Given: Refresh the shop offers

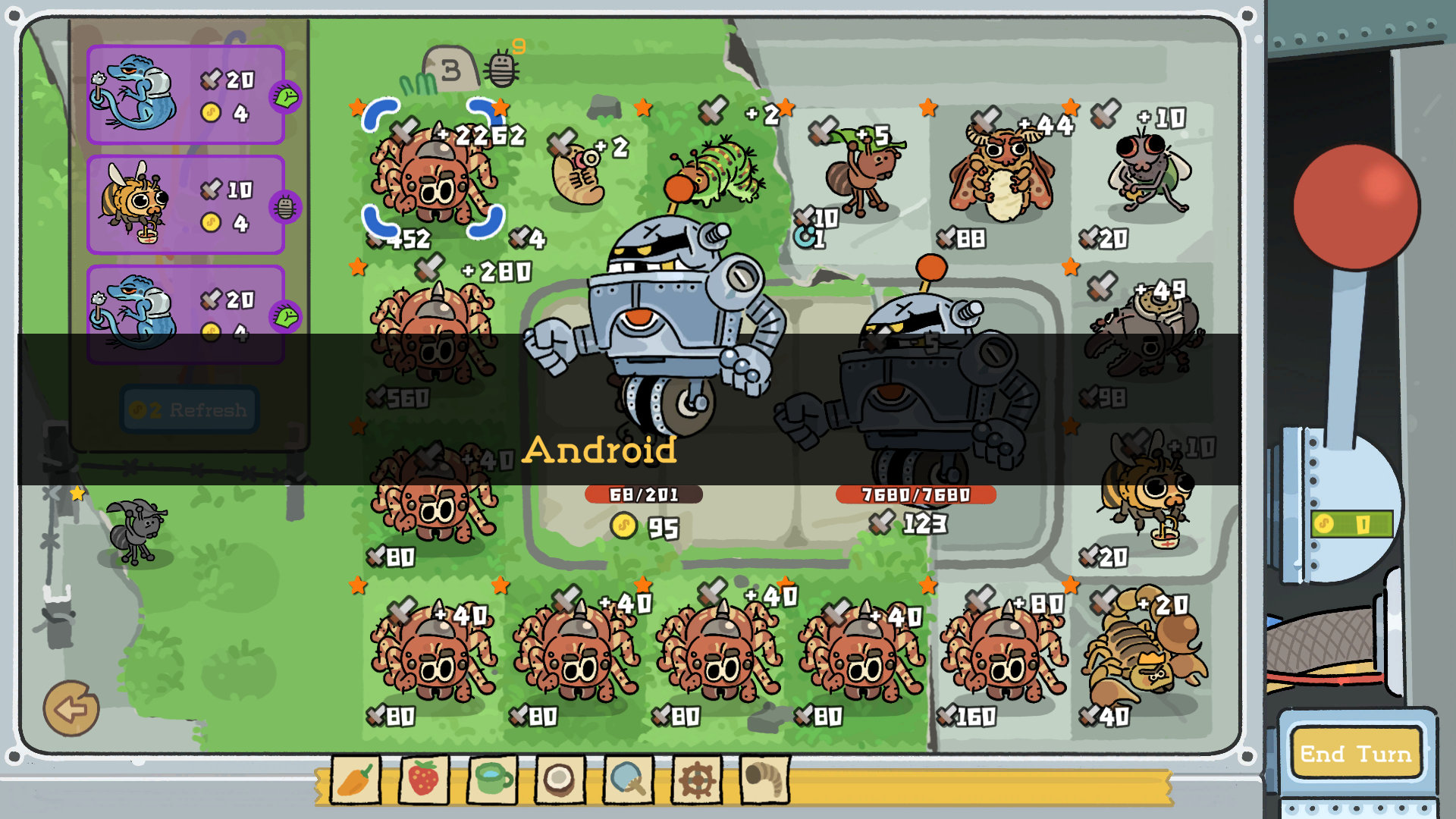Looking at the screenshot, I should (x=190, y=409).
